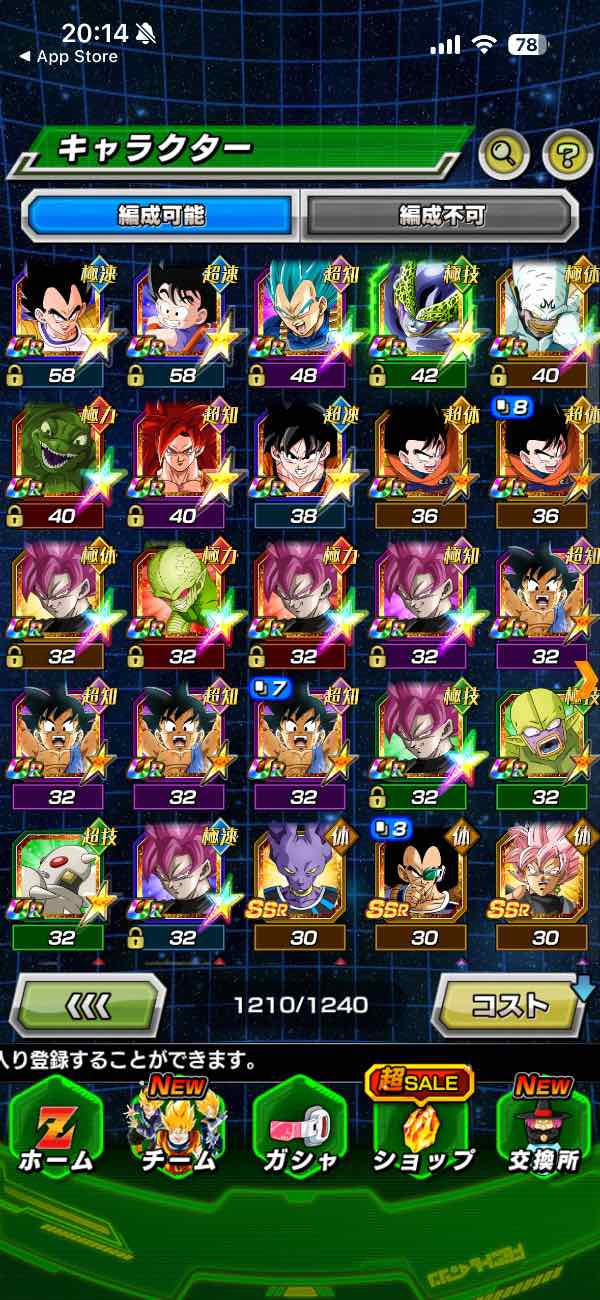Open the コスト sort button
The width and height of the screenshot is (600, 1300).
coord(511,1003)
